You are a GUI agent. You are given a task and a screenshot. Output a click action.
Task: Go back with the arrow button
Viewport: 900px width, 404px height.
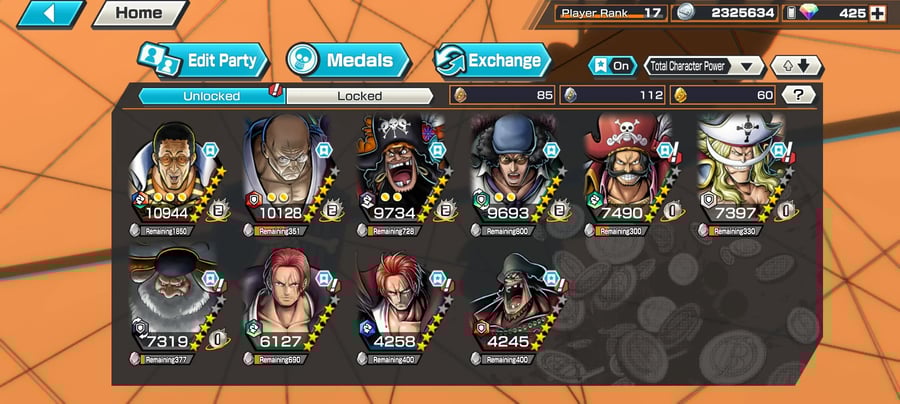point(49,14)
